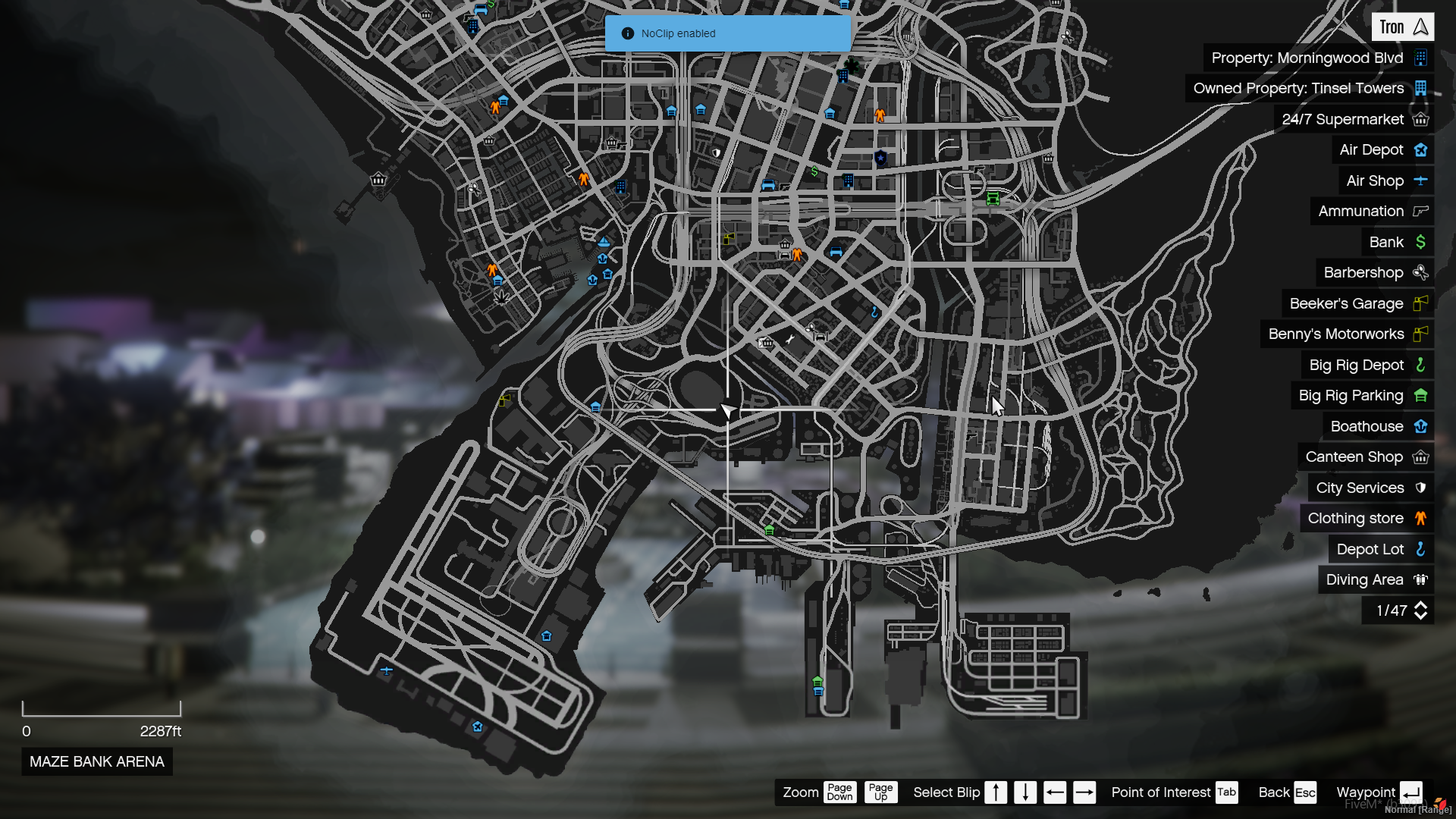
Task: Select the City Services legend entry
Action: 1370,488
